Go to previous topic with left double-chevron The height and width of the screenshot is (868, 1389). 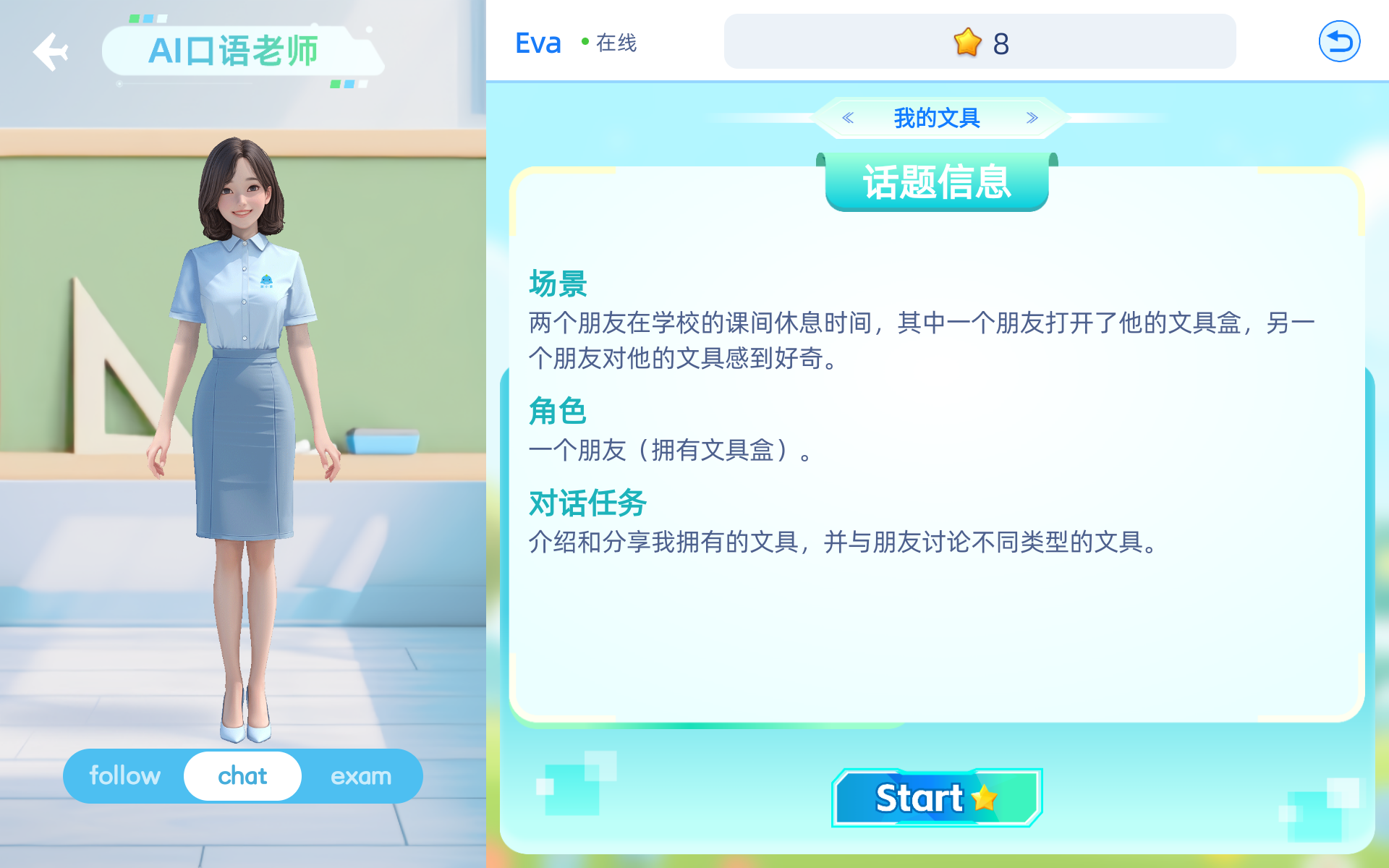[846, 117]
